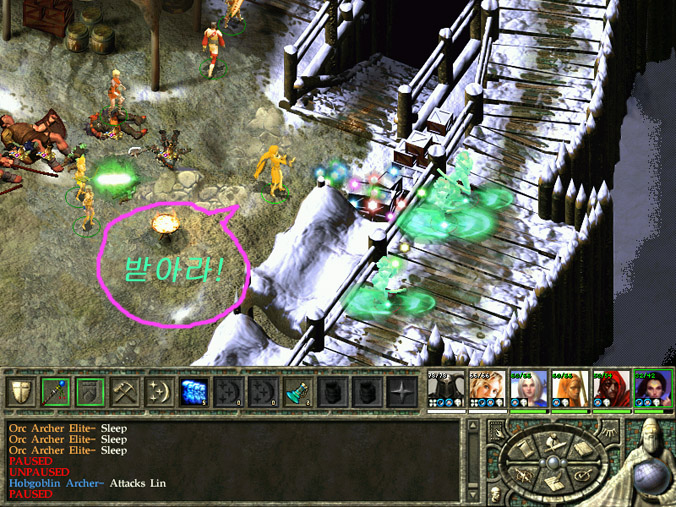The width and height of the screenshot is (676, 507).
Task: Use the blue spellbook quick slot
Action: point(193,393)
